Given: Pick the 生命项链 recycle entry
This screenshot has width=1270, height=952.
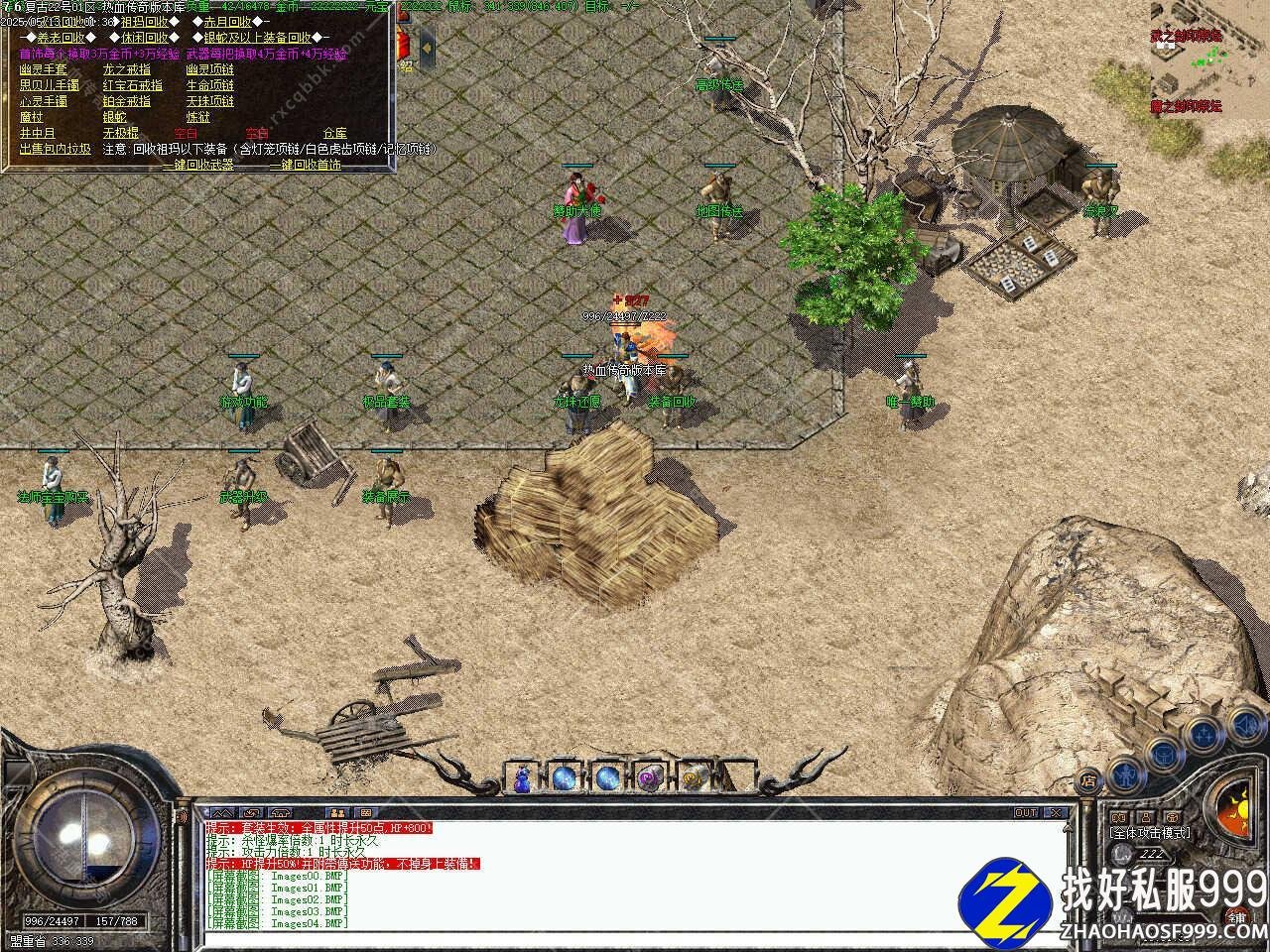Looking at the screenshot, I should (210, 85).
